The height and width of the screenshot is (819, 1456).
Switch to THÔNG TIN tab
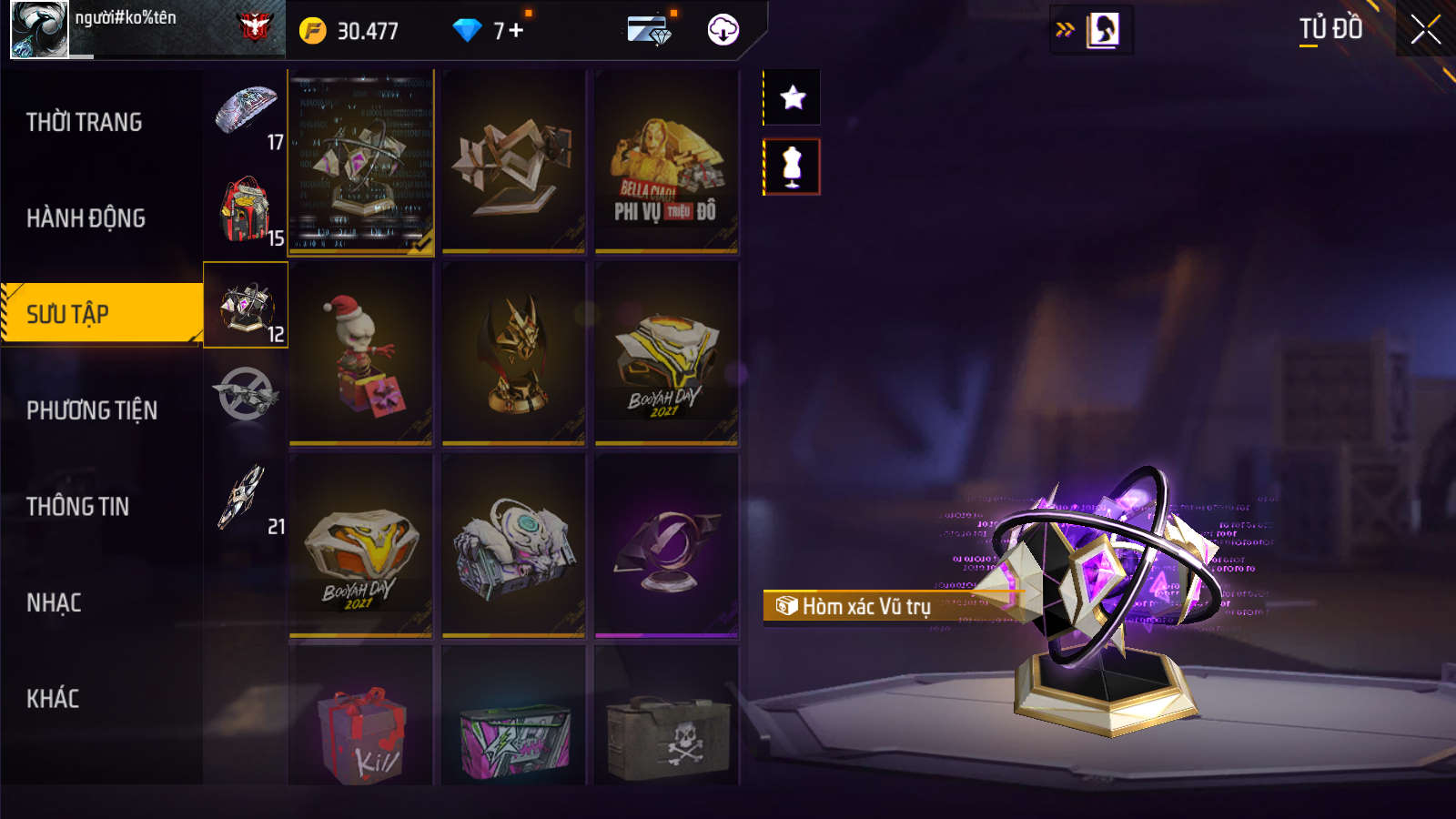[x=78, y=507]
